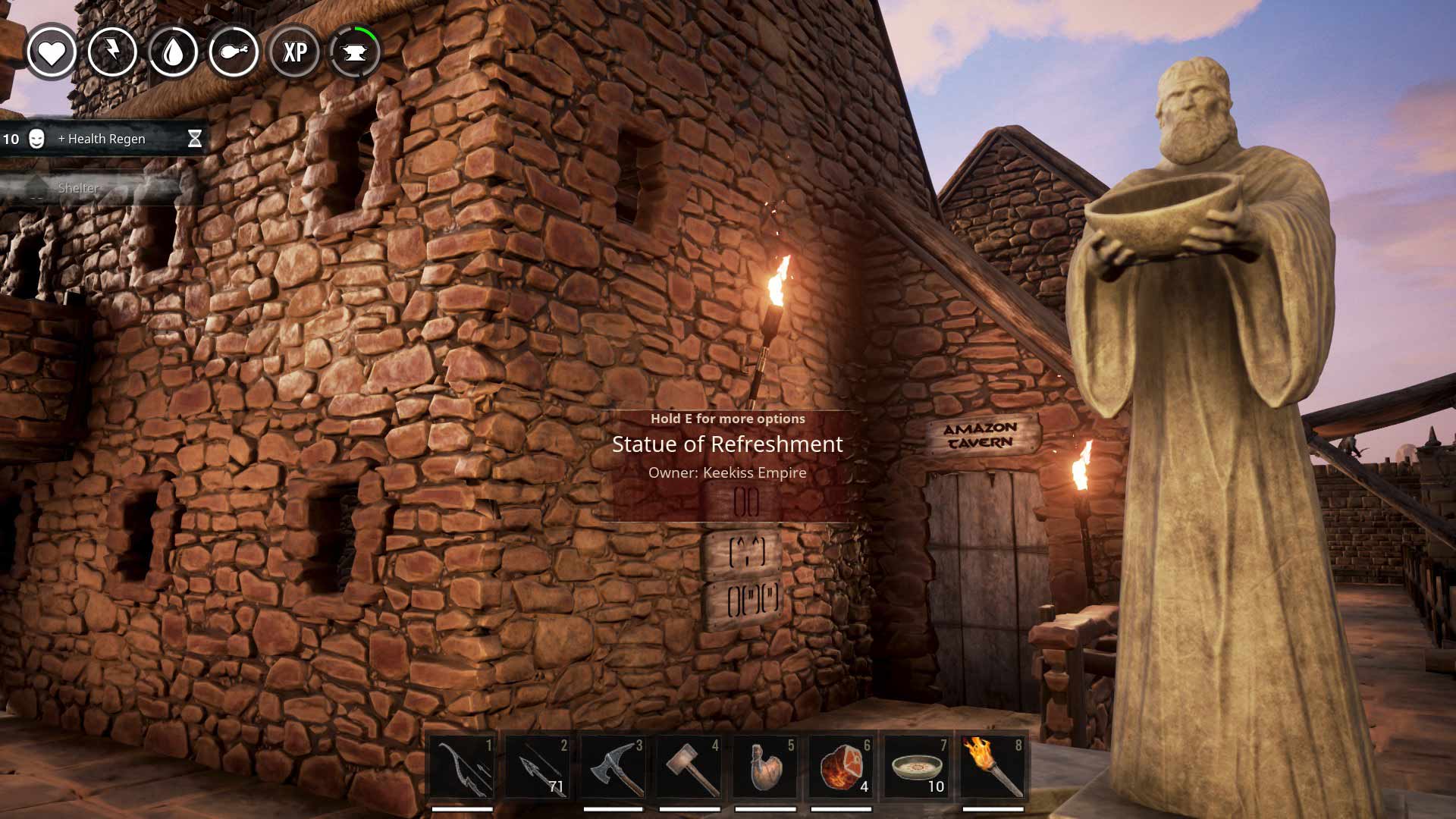
Task: Select the Health Regen buff entry
Action: click(102, 139)
